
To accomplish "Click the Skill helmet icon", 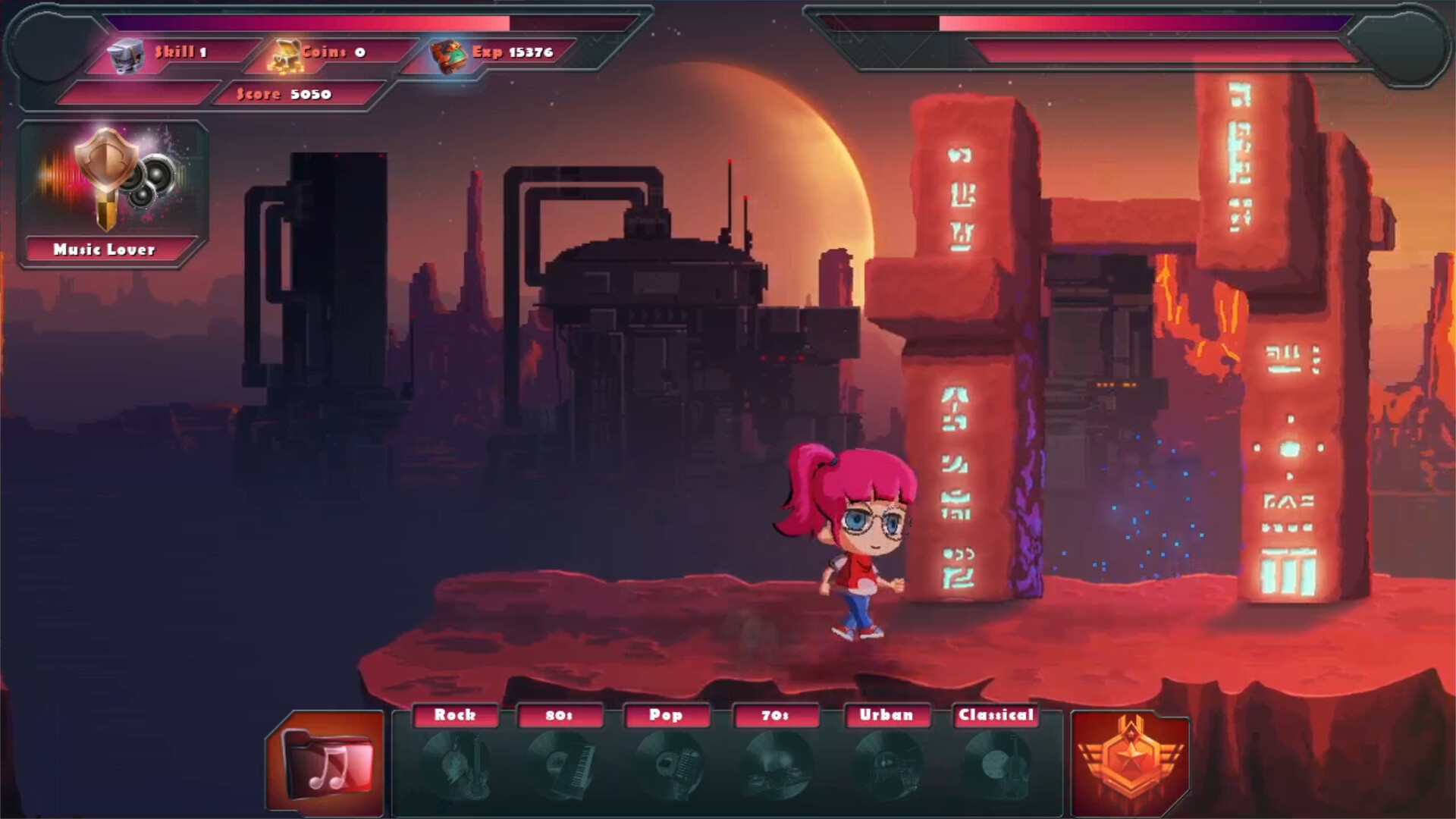I will tap(126, 55).
